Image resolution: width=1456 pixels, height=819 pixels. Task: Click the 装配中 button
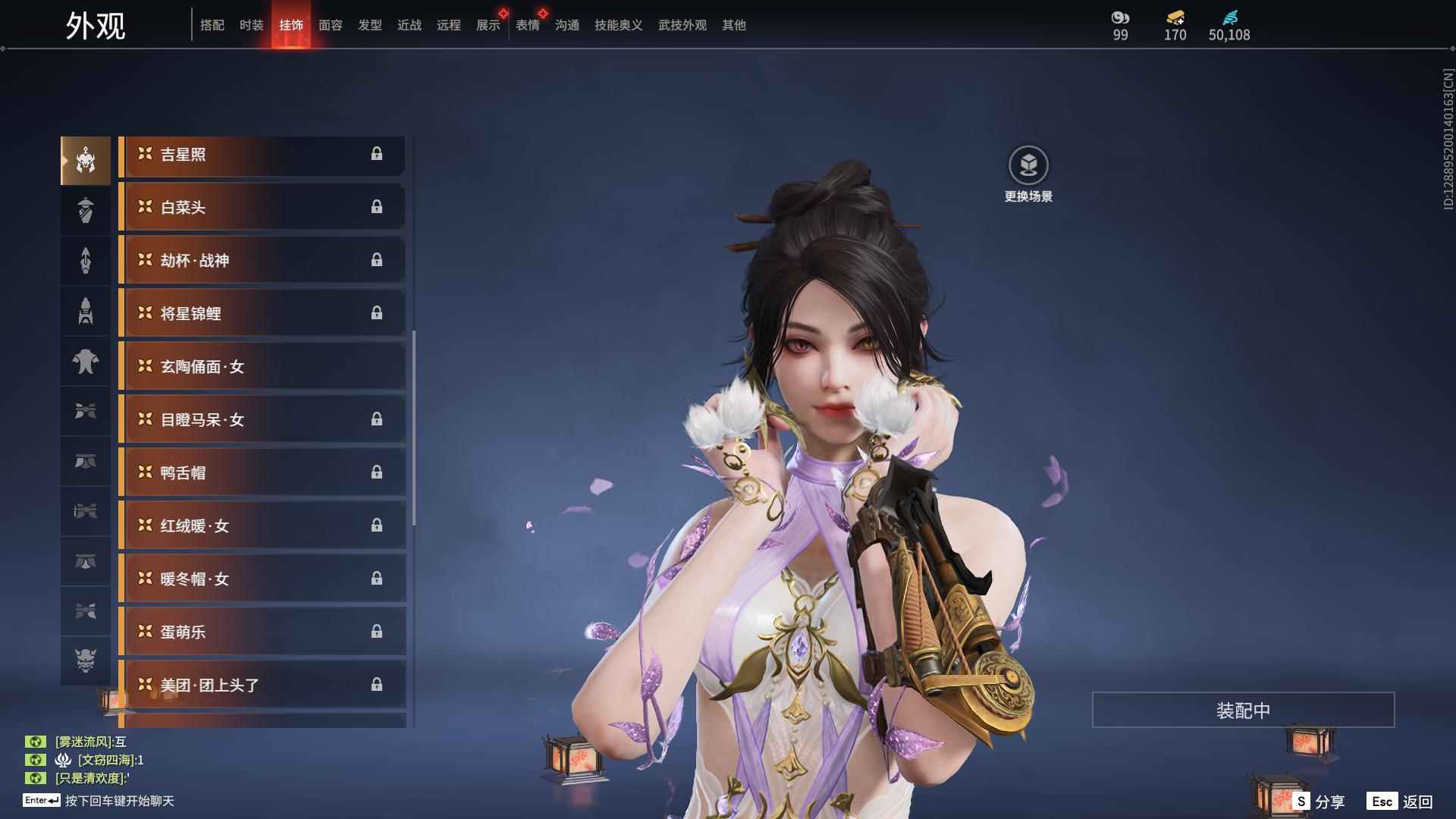1243,711
